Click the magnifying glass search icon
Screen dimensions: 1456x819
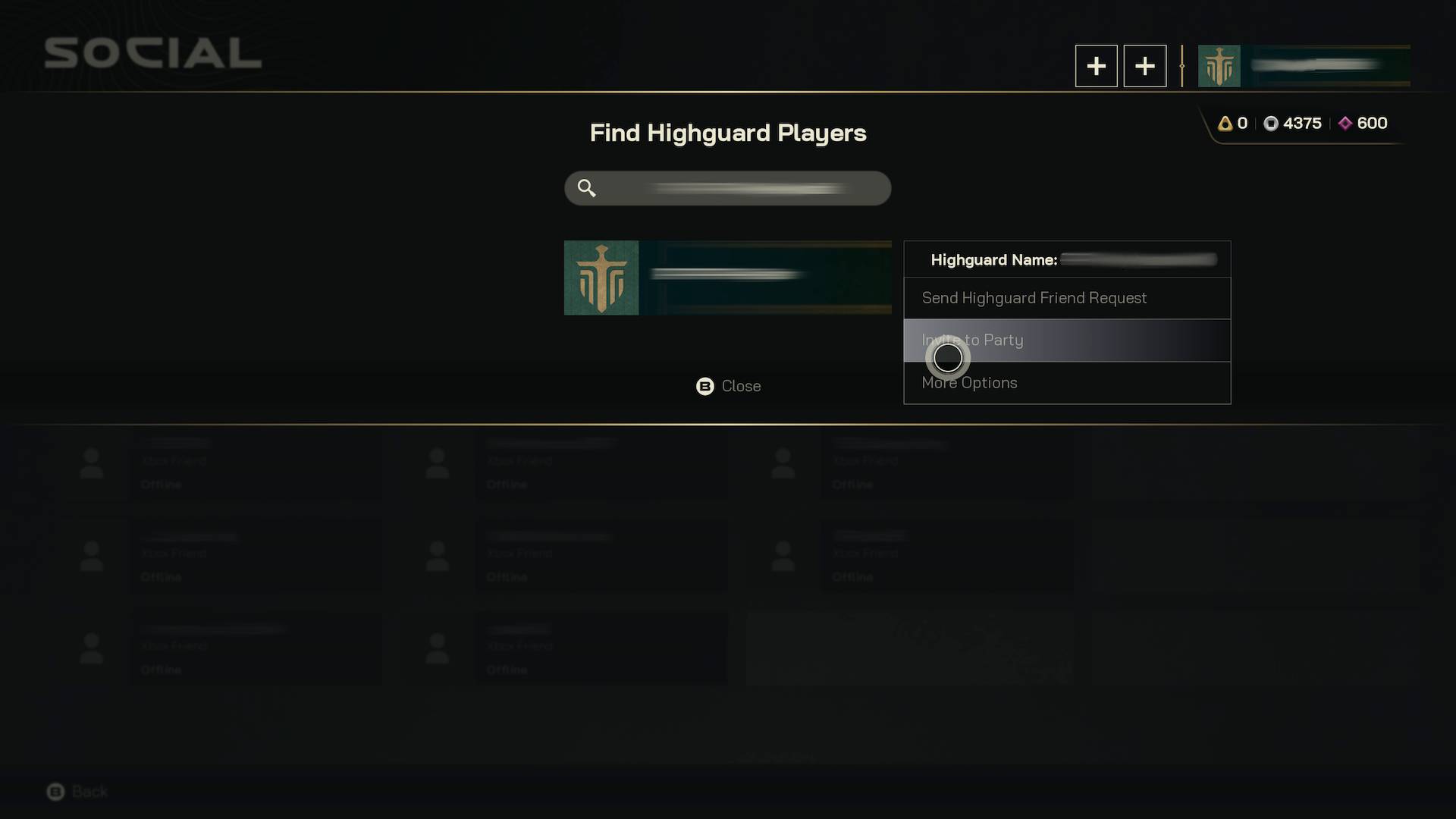586,188
